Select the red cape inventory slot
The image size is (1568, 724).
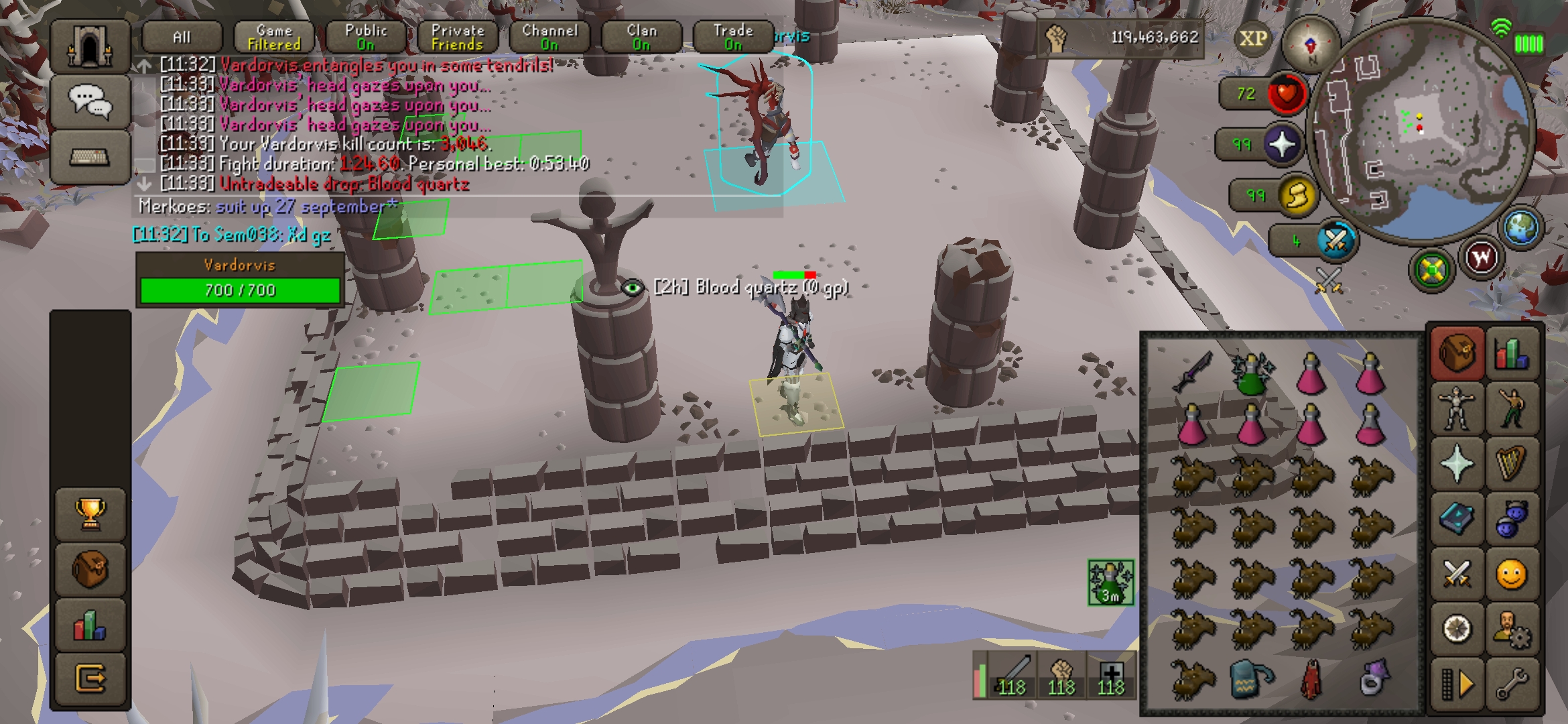point(1311,680)
